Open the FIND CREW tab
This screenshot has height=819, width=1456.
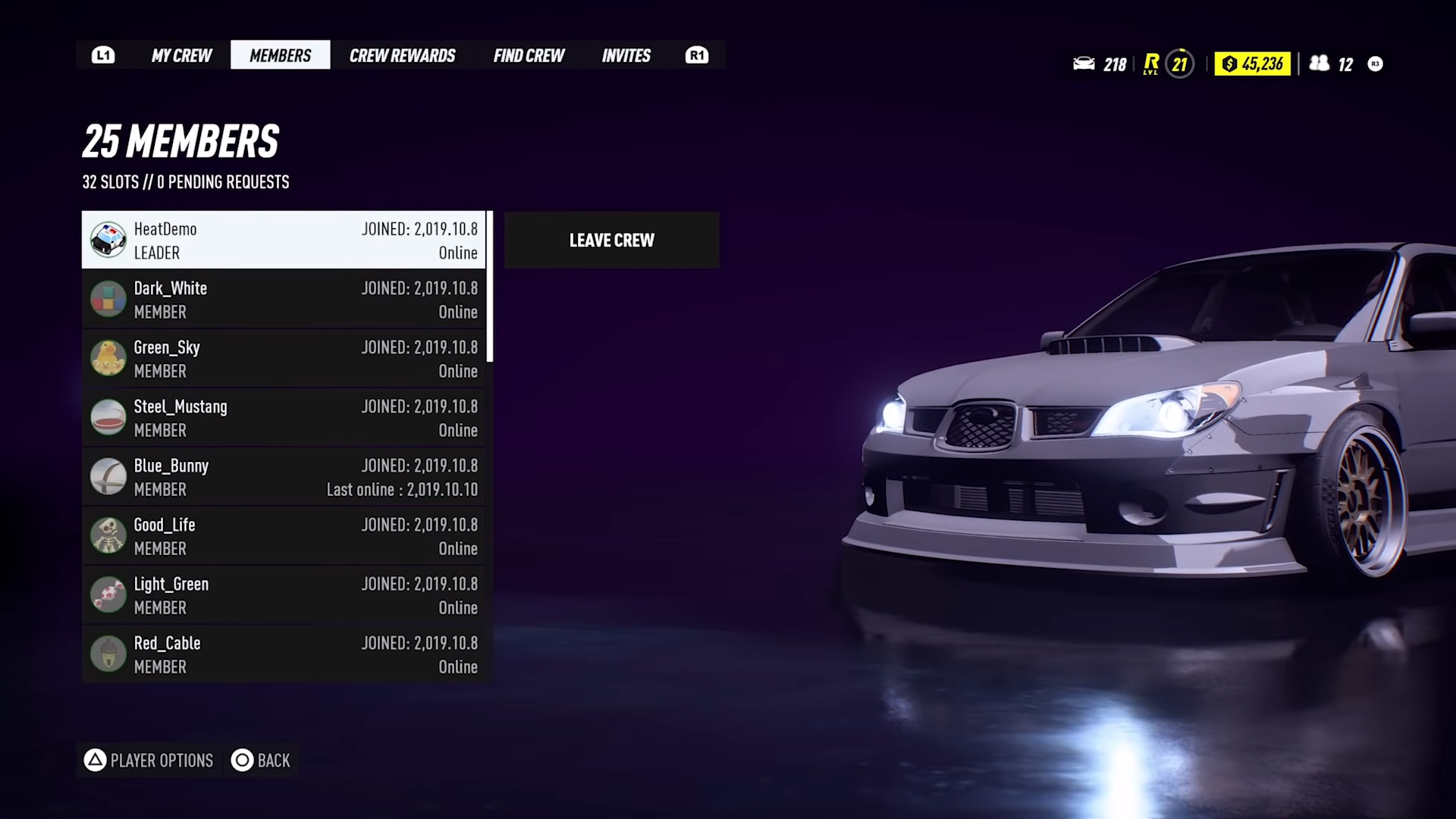coord(529,55)
